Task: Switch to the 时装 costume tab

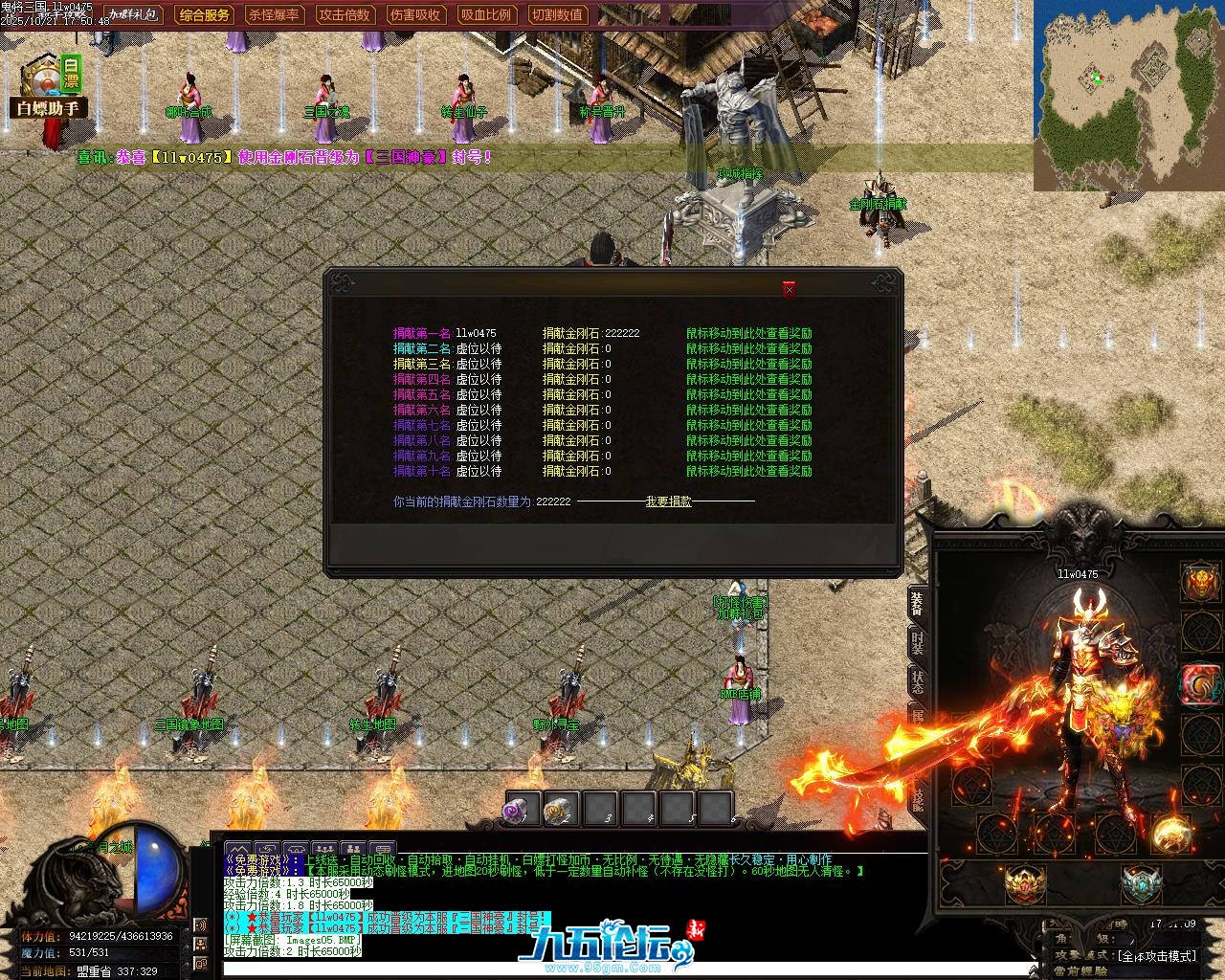Action: coord(917,641)
